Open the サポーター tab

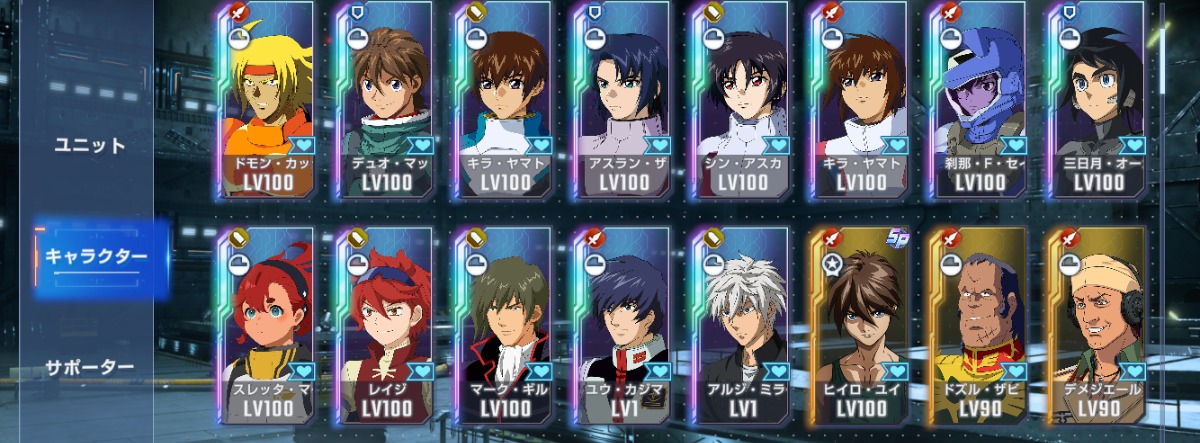click(x=90, y=367)
